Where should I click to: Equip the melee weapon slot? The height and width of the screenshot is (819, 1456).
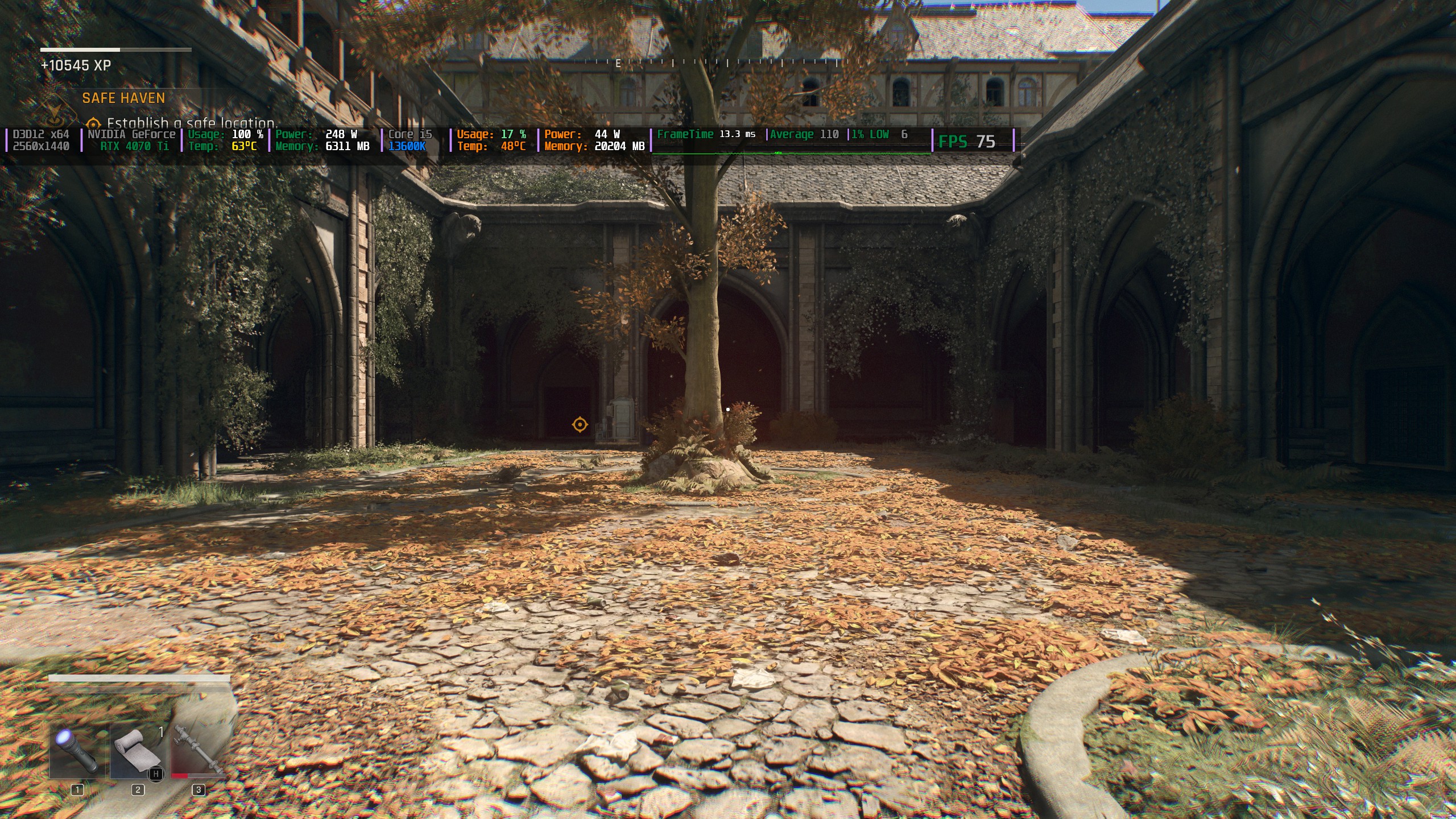198,751
